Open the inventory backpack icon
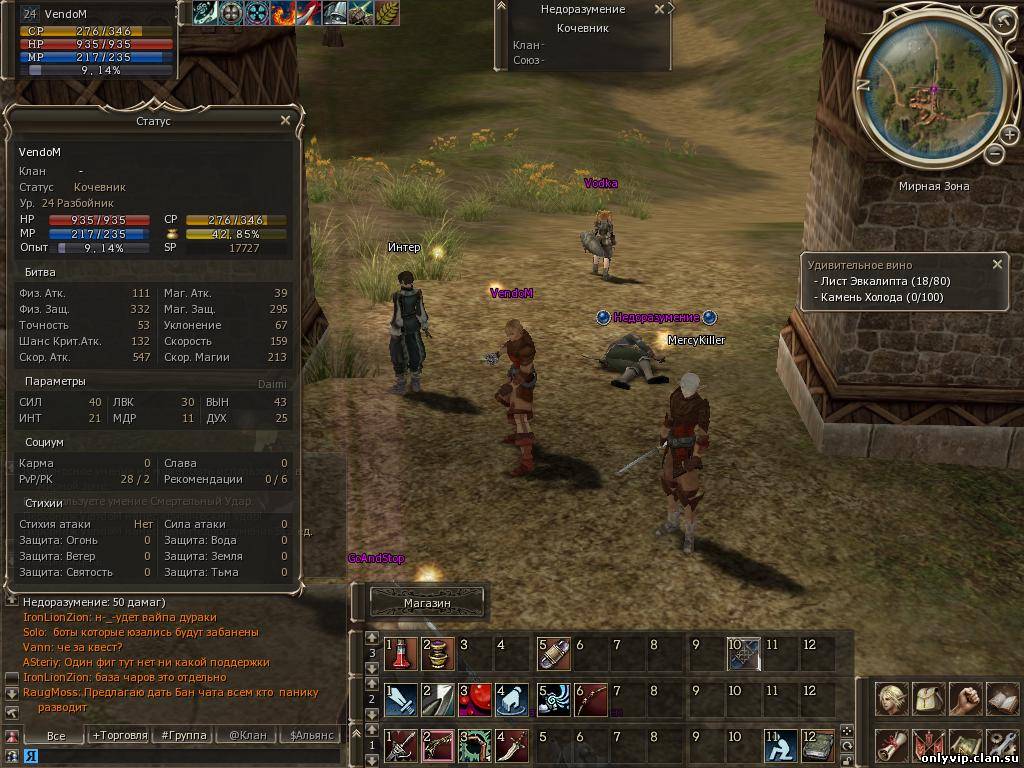The width and height of the screenshot is (1024, 768). pyautogui.click(x=929, y=700)
